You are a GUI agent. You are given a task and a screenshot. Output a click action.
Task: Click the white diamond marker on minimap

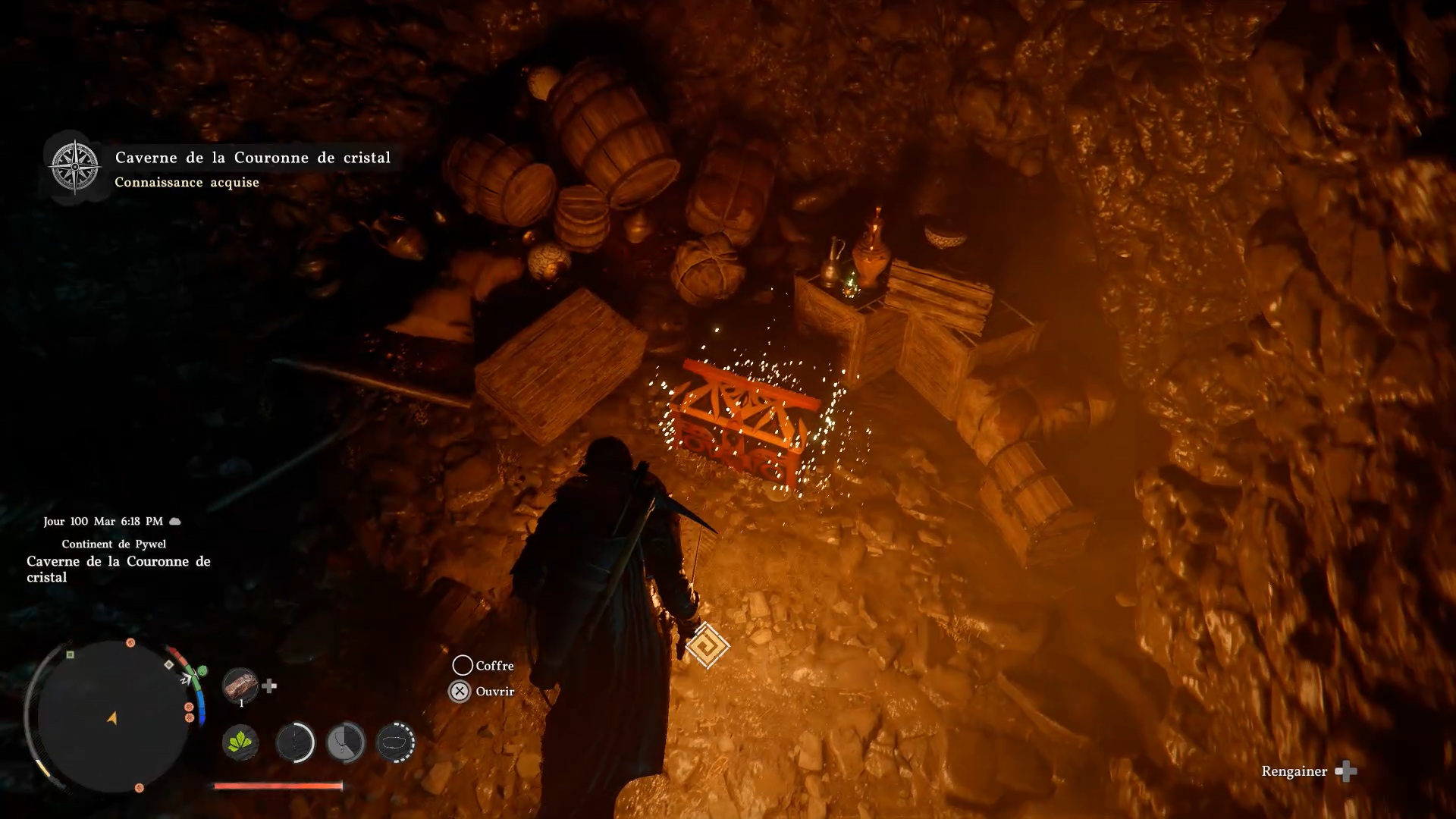[169, 664]
